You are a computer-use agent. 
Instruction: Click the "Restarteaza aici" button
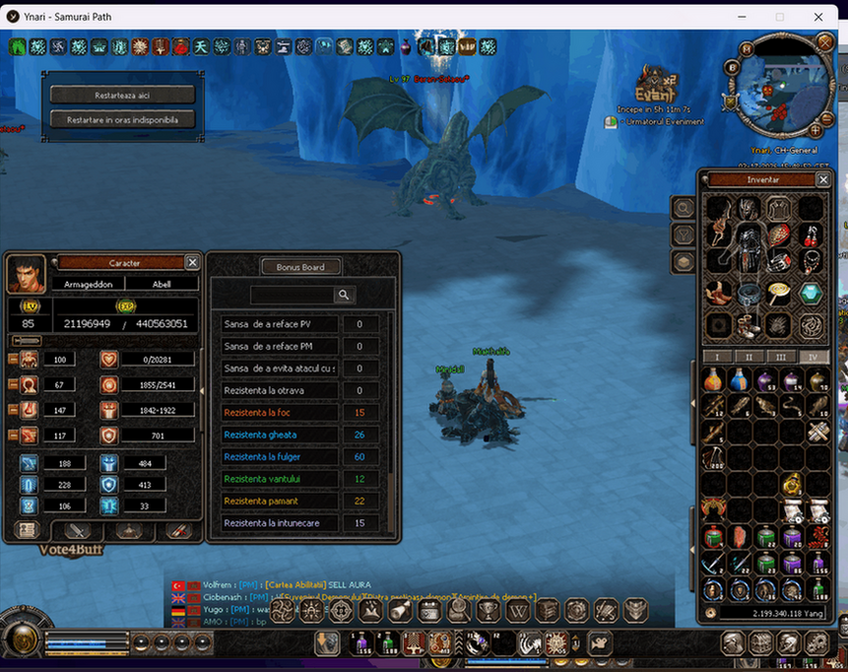[122, 95]
